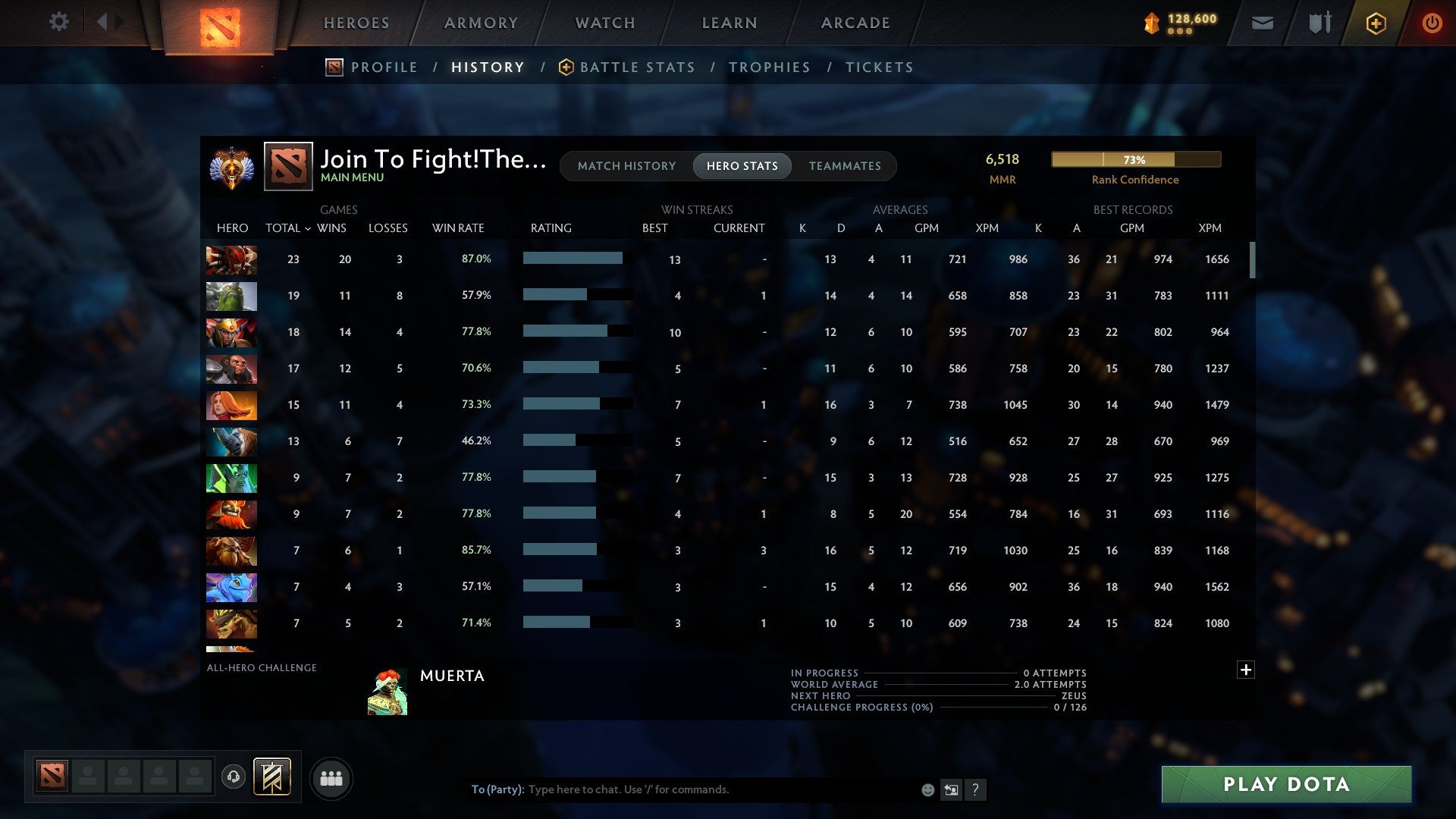This screenshot has width=1456, height=819.
Task: Click the chat wheel icon beside the emoticon
Action: click(952, 789)
